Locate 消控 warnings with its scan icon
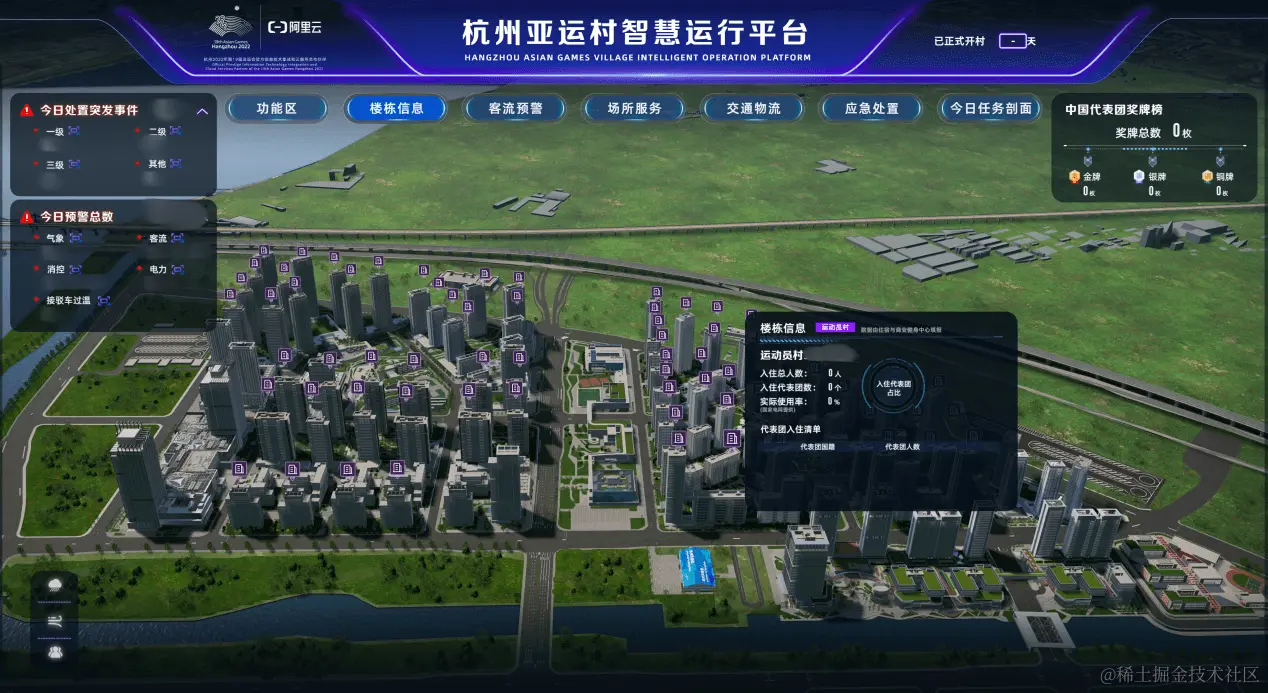 [x=75, y=269]
